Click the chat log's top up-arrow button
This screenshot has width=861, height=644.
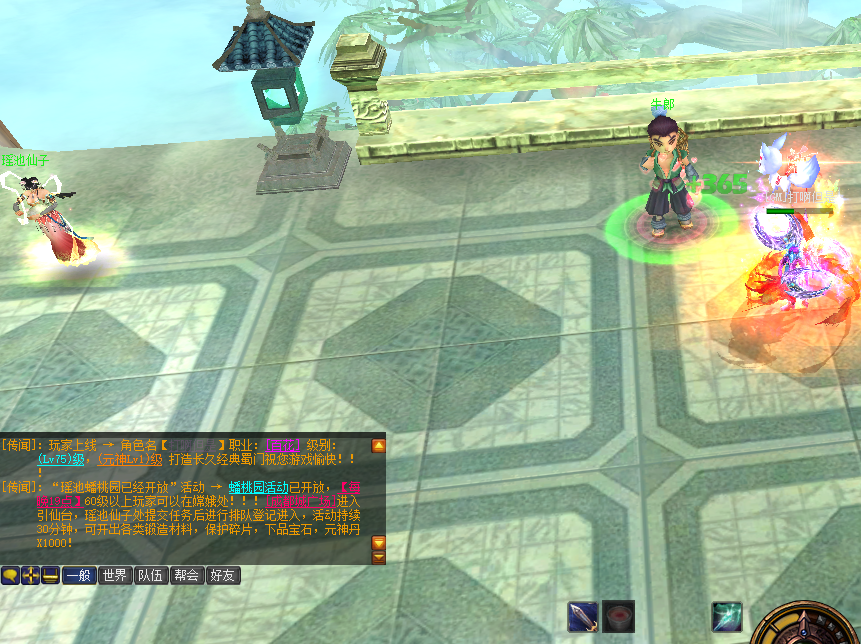(x=378, y=446)
